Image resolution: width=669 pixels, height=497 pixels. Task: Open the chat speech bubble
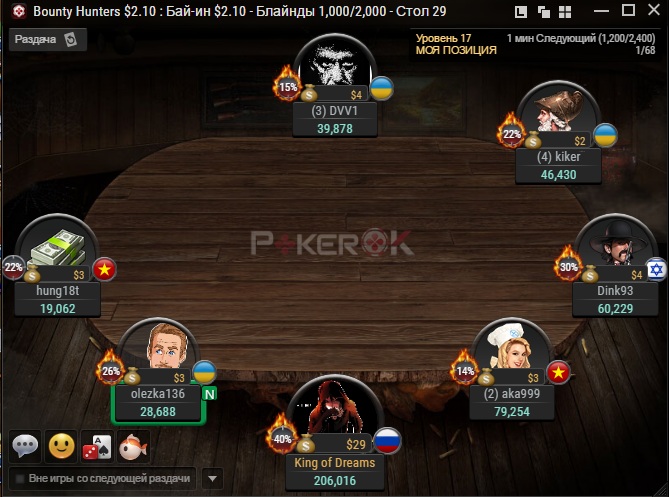26,445
